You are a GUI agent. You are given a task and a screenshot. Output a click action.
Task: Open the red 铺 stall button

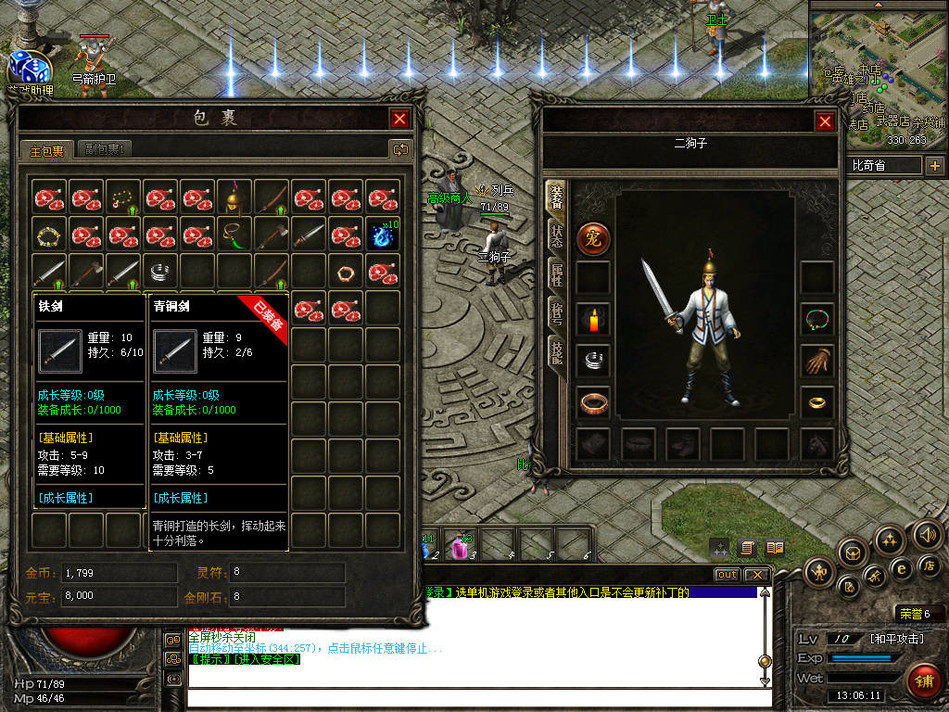pyautogui.click(x=923, y=682)
